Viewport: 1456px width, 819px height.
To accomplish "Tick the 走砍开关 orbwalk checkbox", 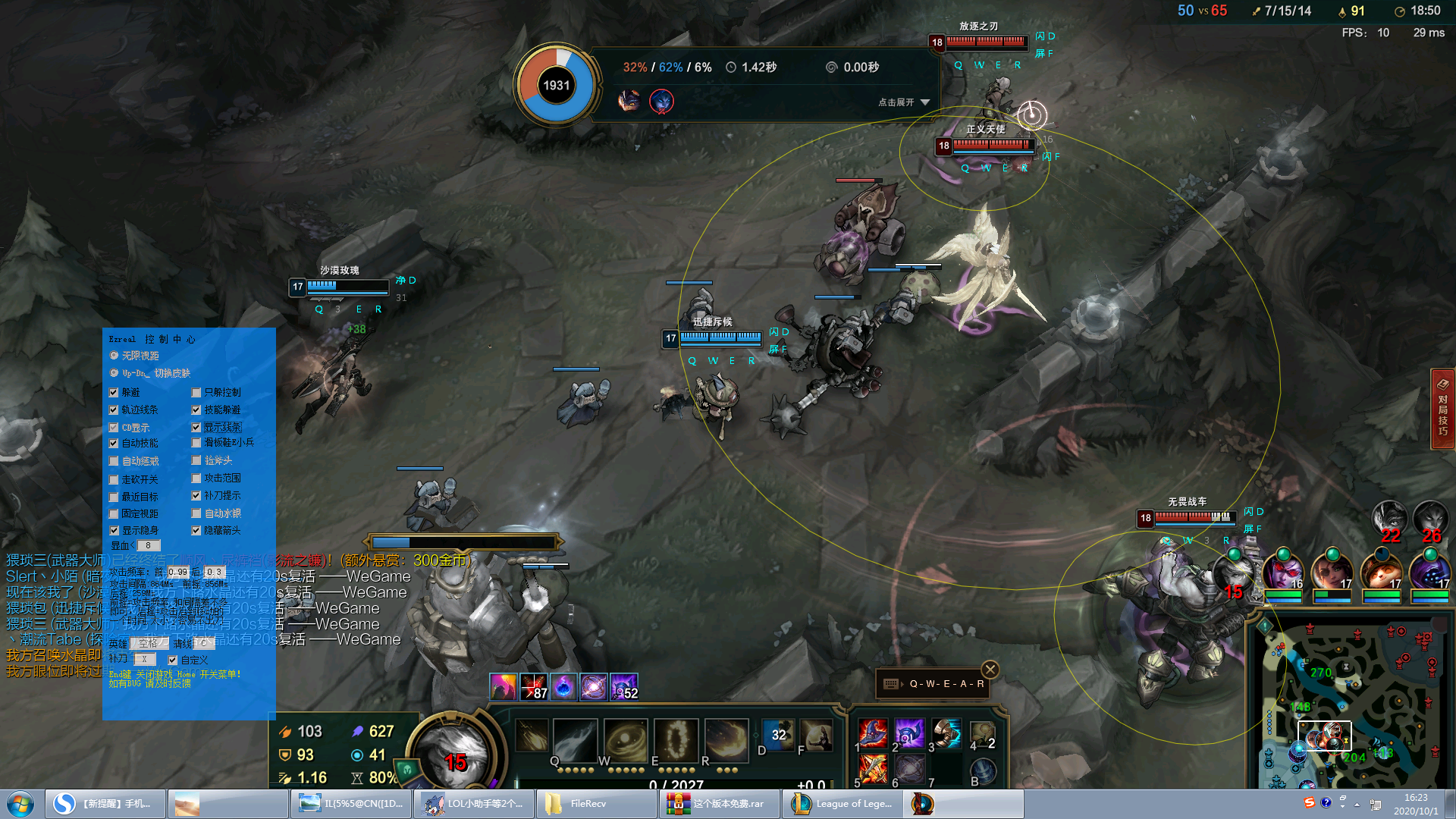I will click(114, 479).
